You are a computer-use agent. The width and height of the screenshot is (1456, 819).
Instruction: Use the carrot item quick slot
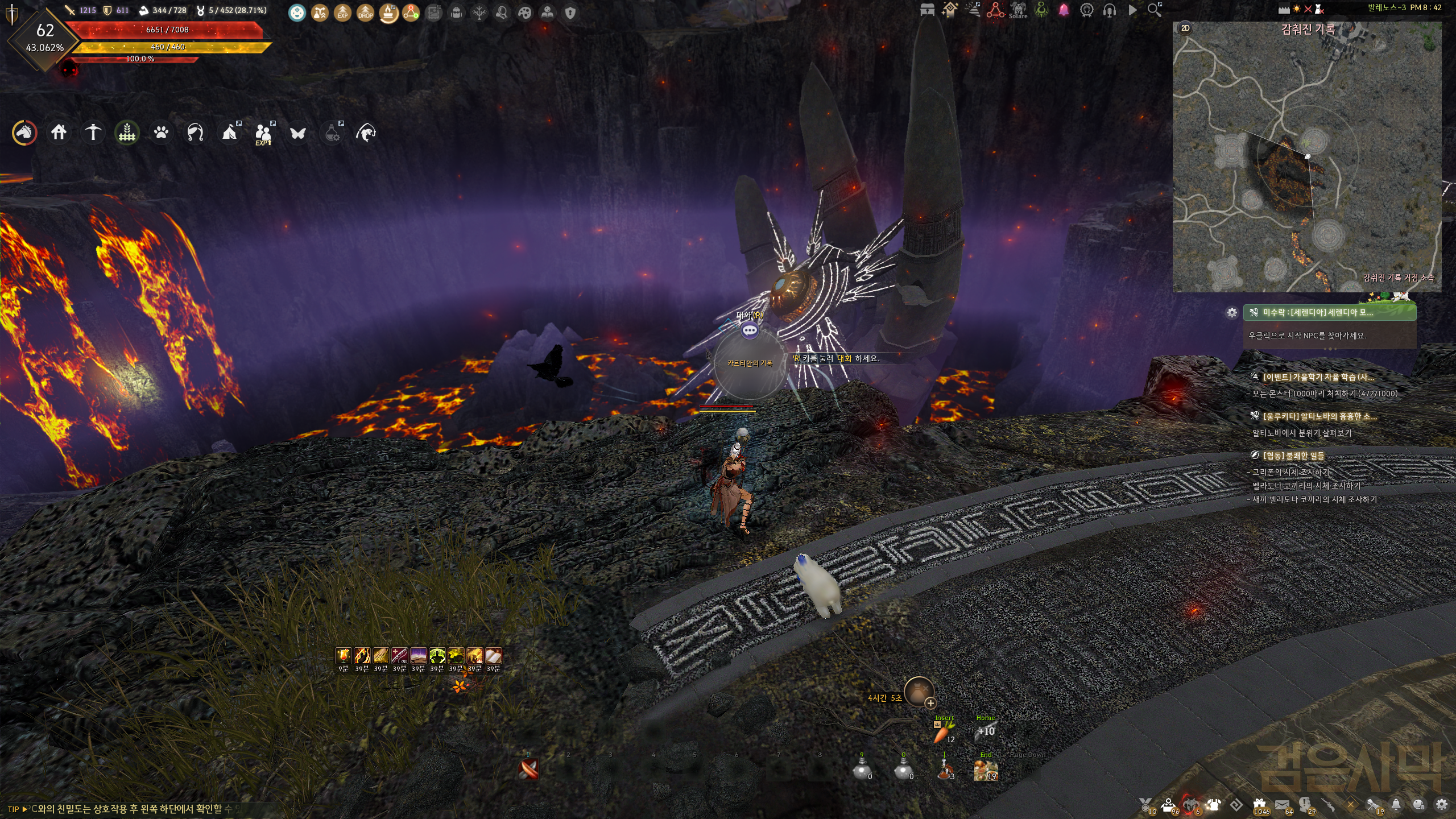coord(942,734)
